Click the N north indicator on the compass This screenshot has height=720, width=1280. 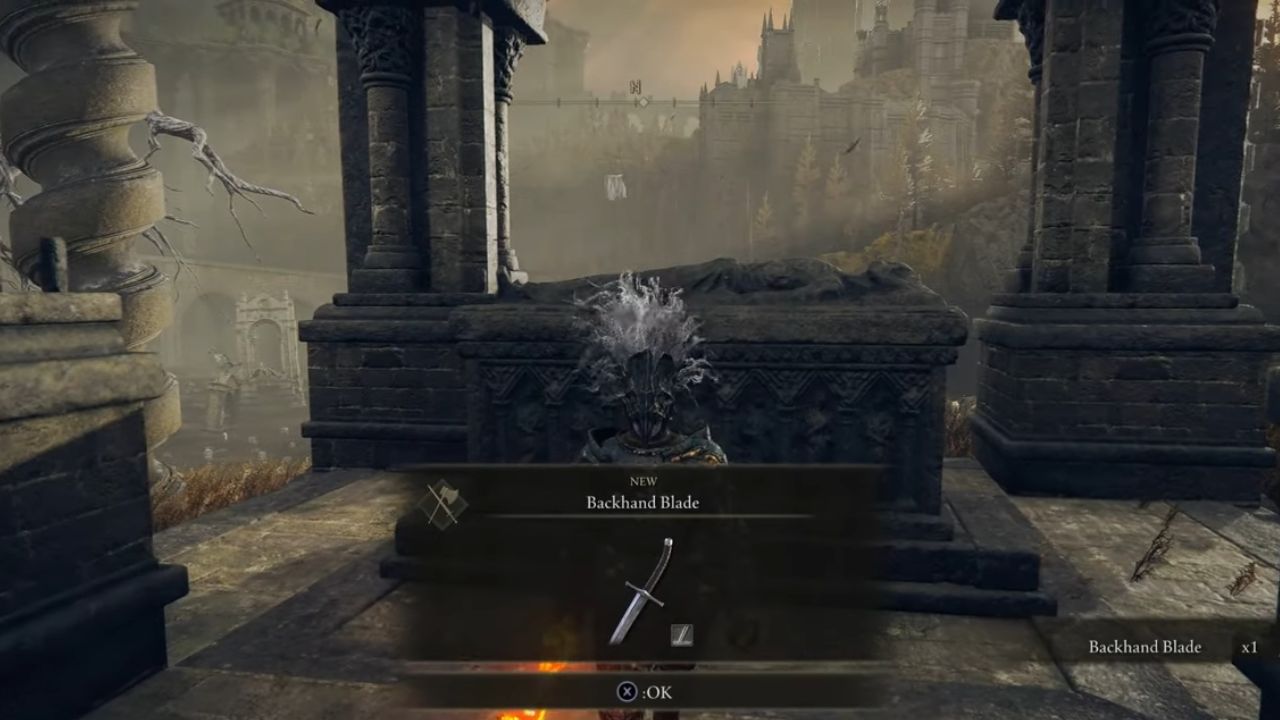[x=637, y=86]
